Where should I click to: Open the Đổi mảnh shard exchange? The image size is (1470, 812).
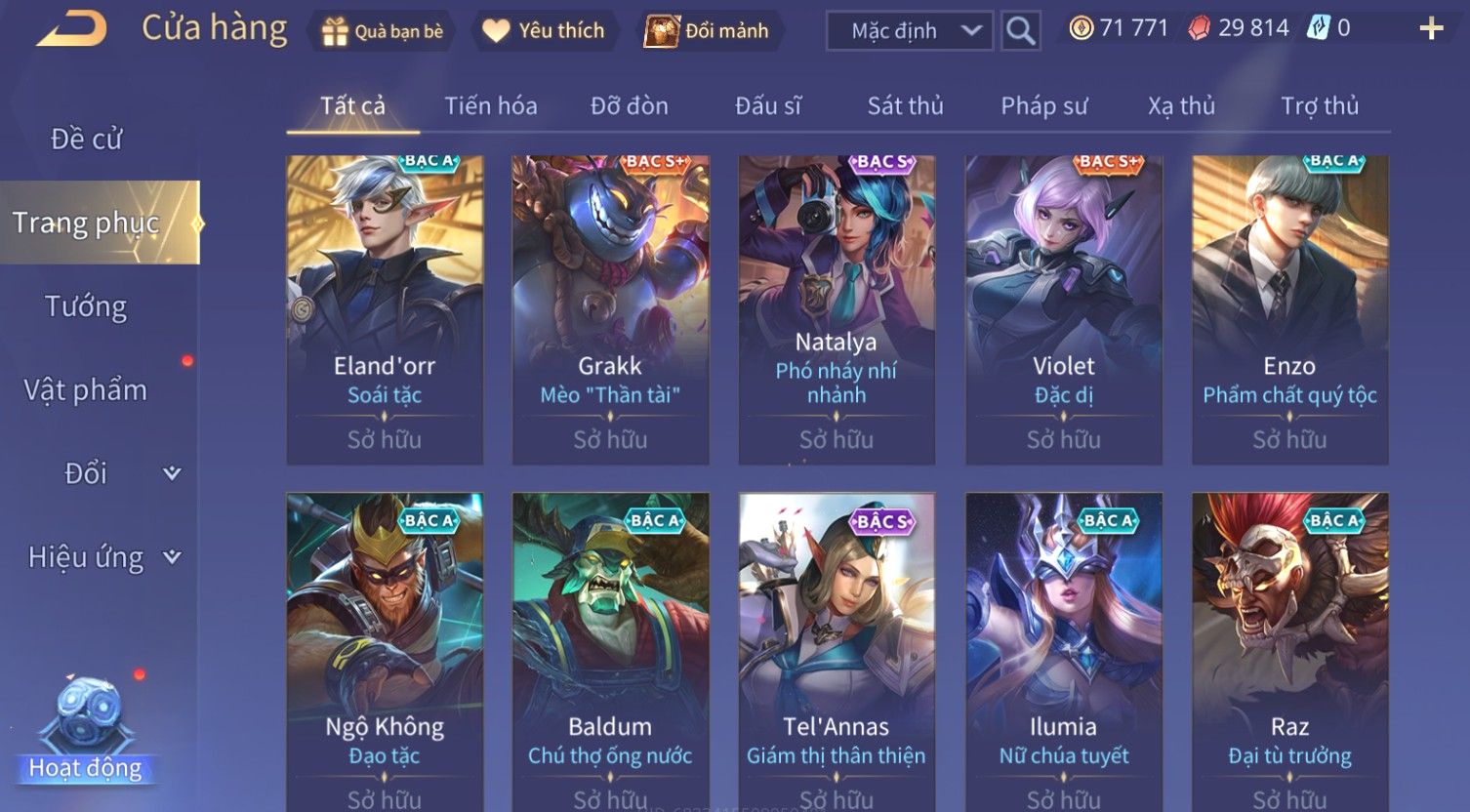[708, 31]
